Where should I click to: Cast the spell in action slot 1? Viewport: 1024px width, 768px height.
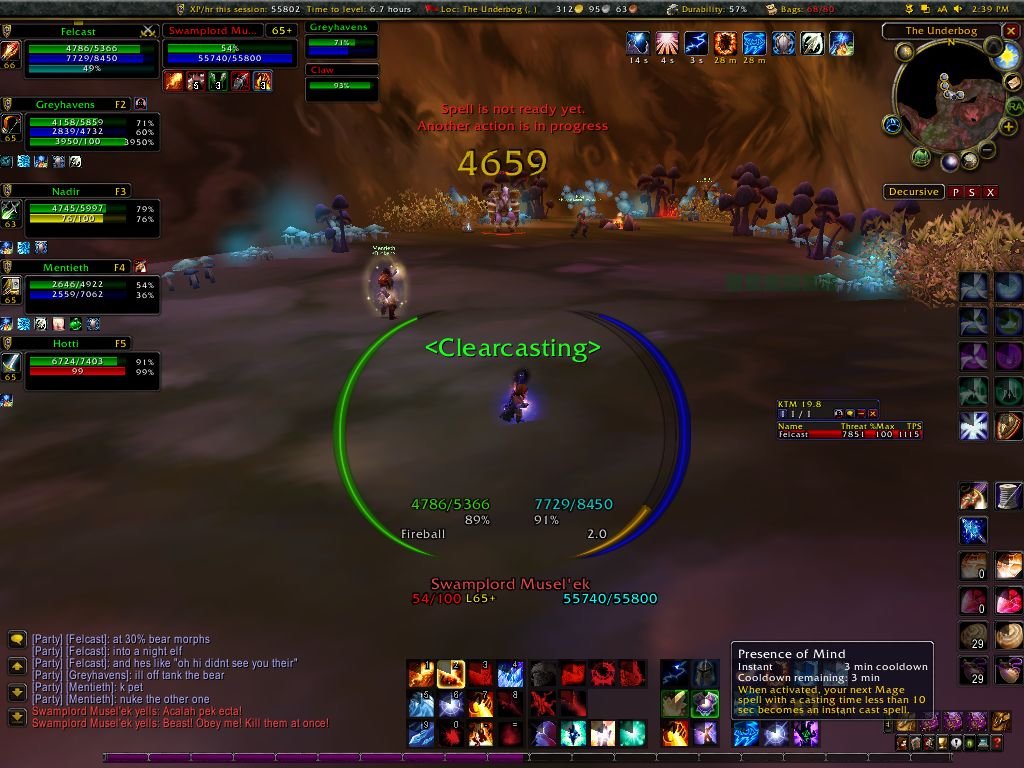[x=420, y=673]
